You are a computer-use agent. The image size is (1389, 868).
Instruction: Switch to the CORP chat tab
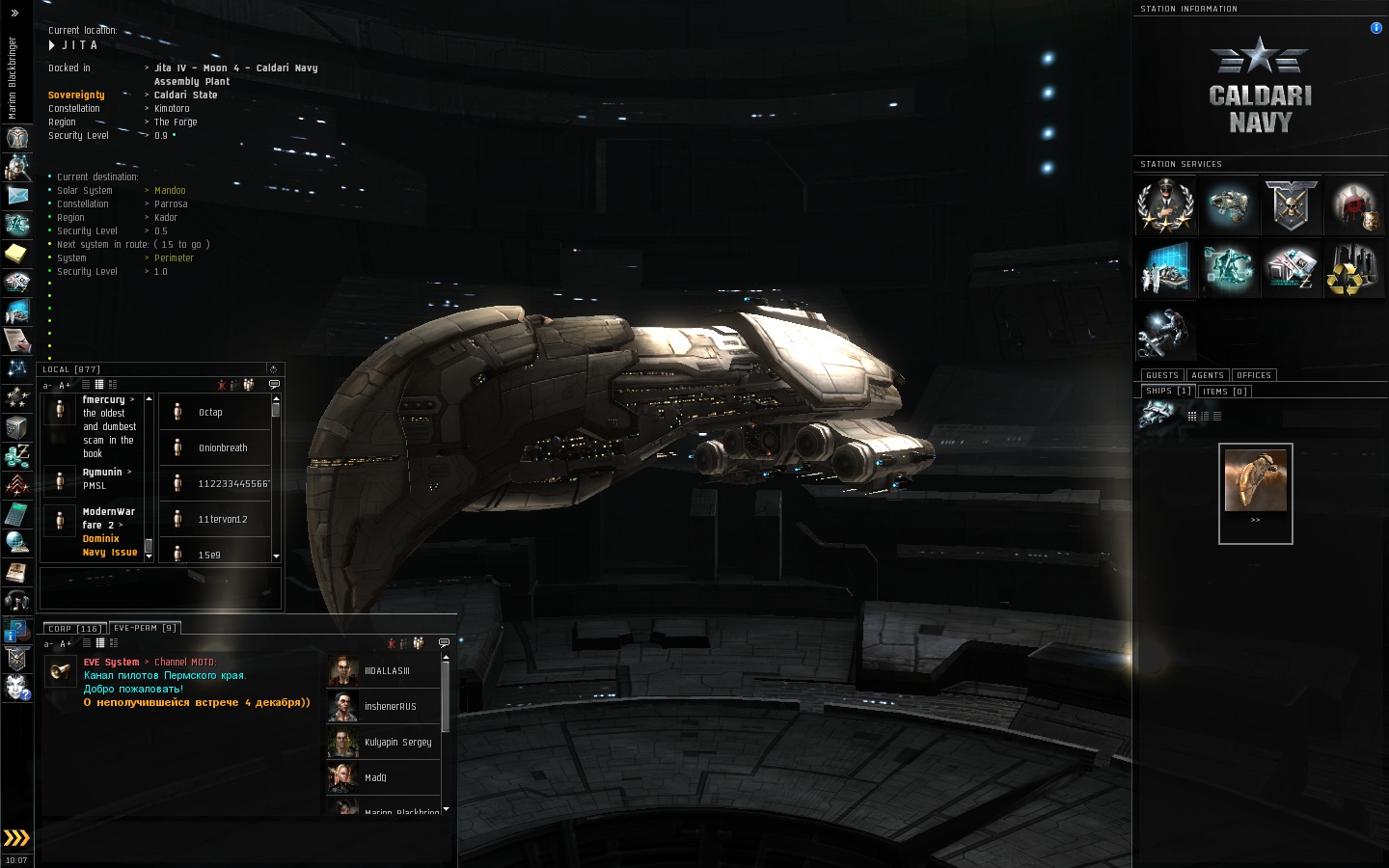click(x=73, y=628)
